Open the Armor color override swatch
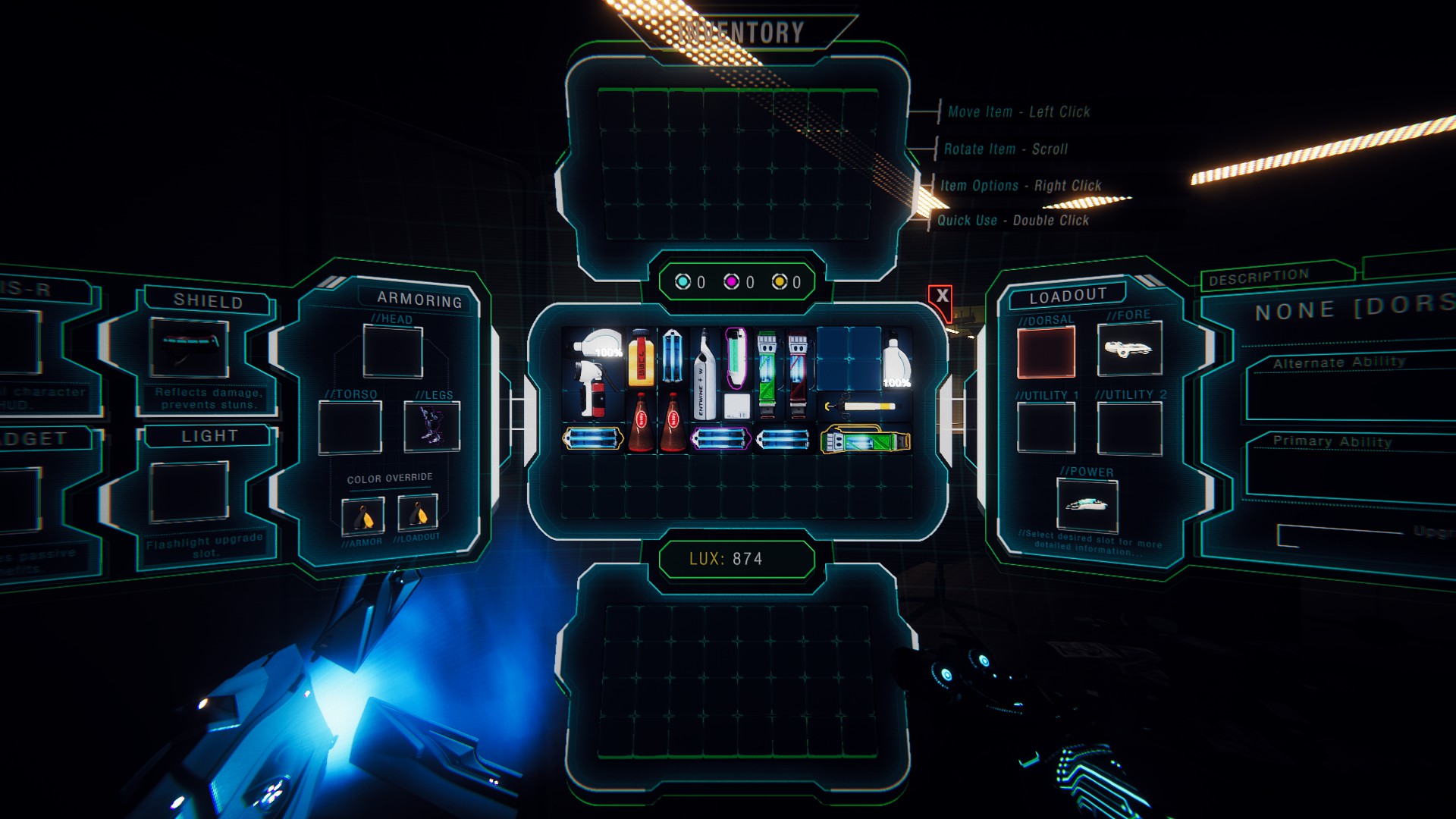The width and height of the screenshot is (1456, 819). click(x=362, y=516)
